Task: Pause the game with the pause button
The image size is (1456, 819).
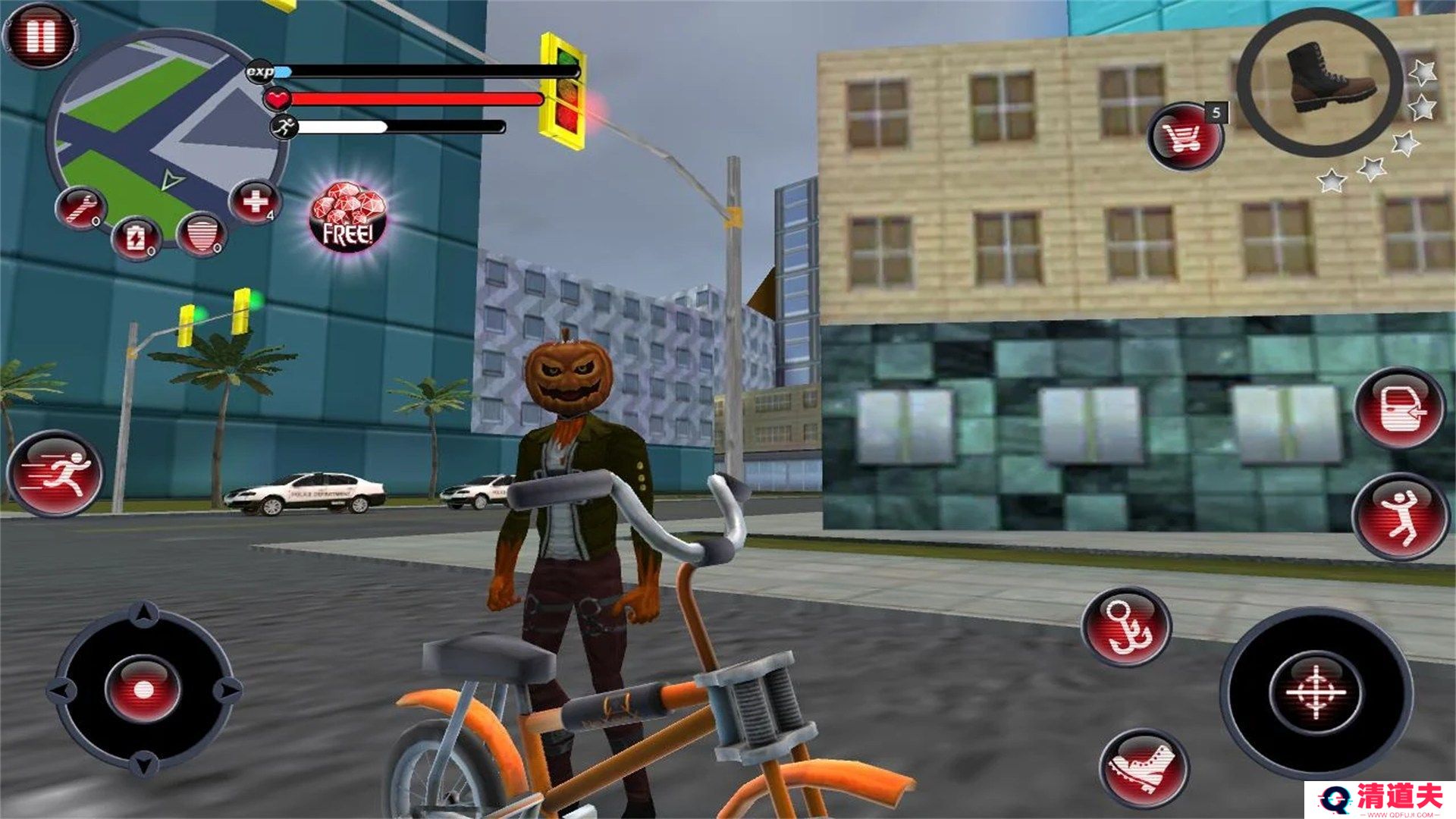Action: pyautogui.click(x=39, y=36)
